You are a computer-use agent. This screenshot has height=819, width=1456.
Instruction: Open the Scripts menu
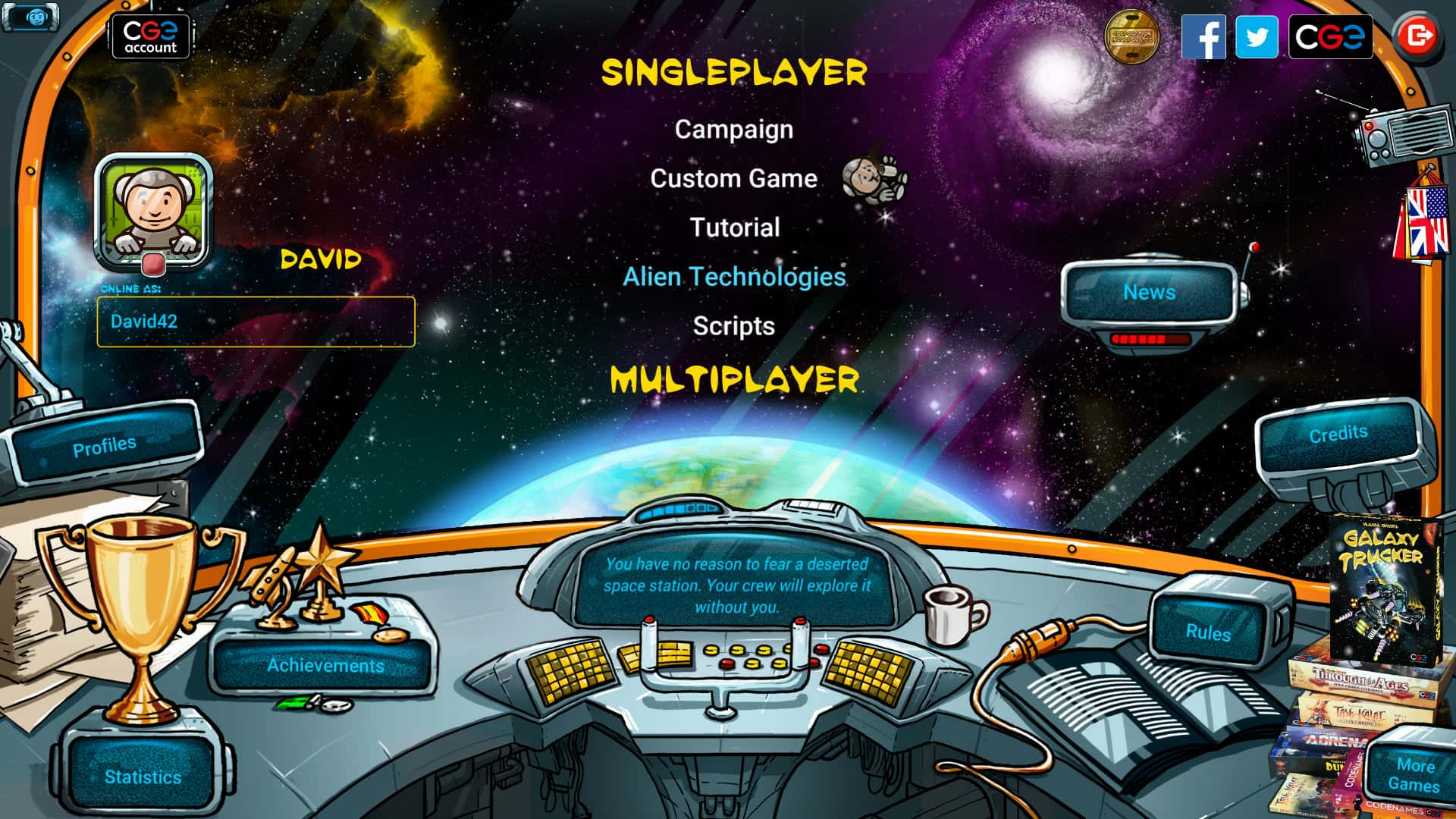[733, 326]
